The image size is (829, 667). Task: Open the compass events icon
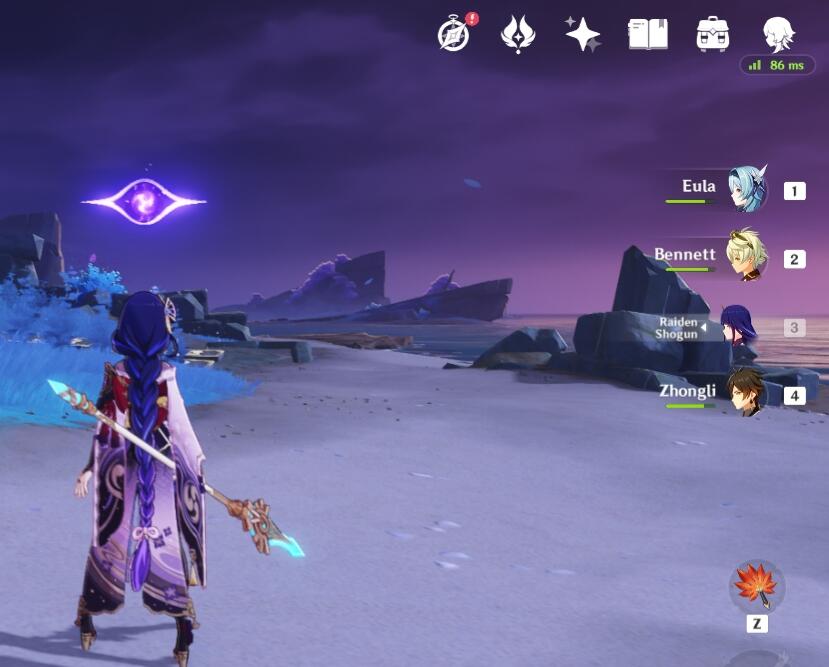(x=454, y=34)
